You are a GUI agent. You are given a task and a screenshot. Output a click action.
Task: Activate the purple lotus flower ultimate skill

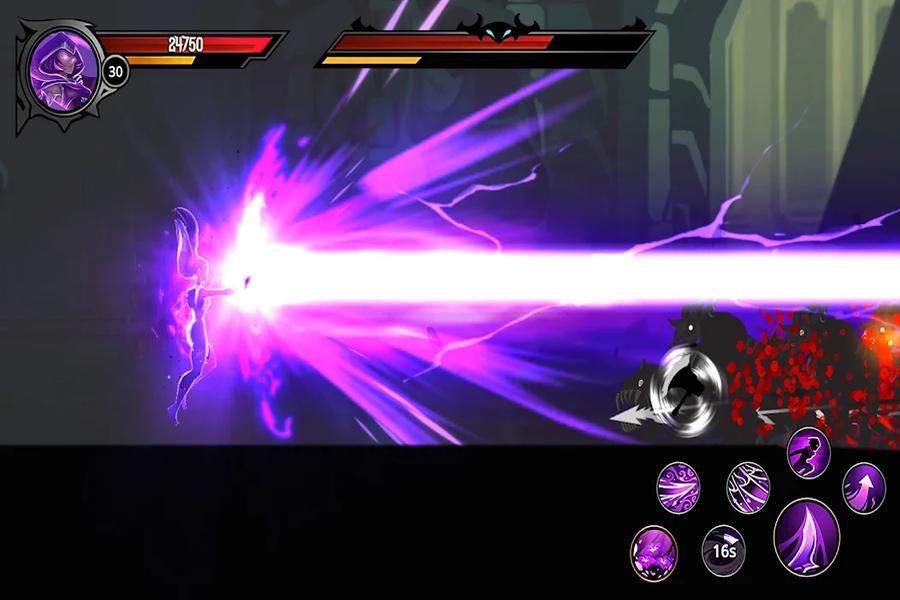tap(654, 551)
